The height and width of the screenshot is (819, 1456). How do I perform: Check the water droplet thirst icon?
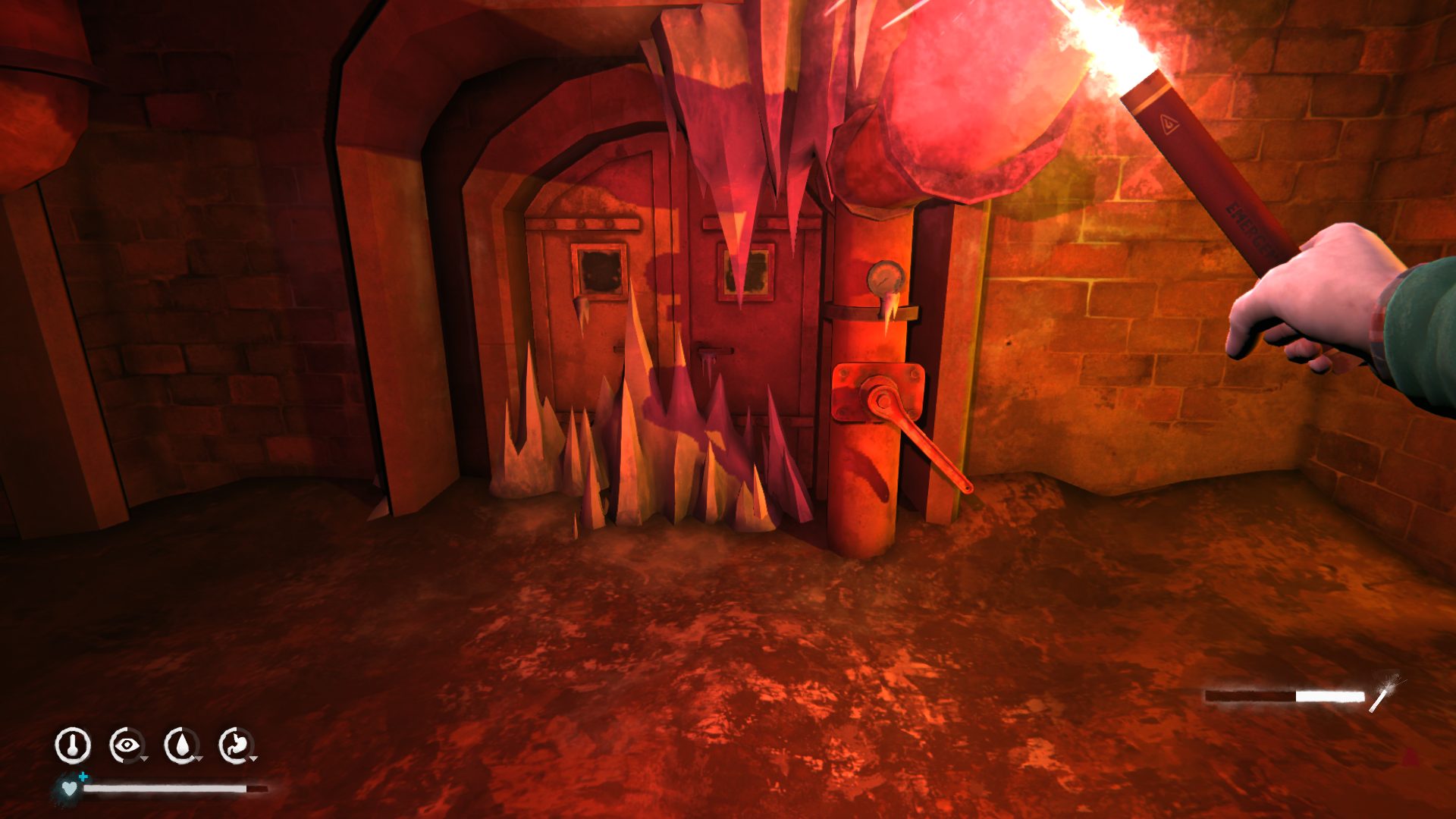point(181,745)
